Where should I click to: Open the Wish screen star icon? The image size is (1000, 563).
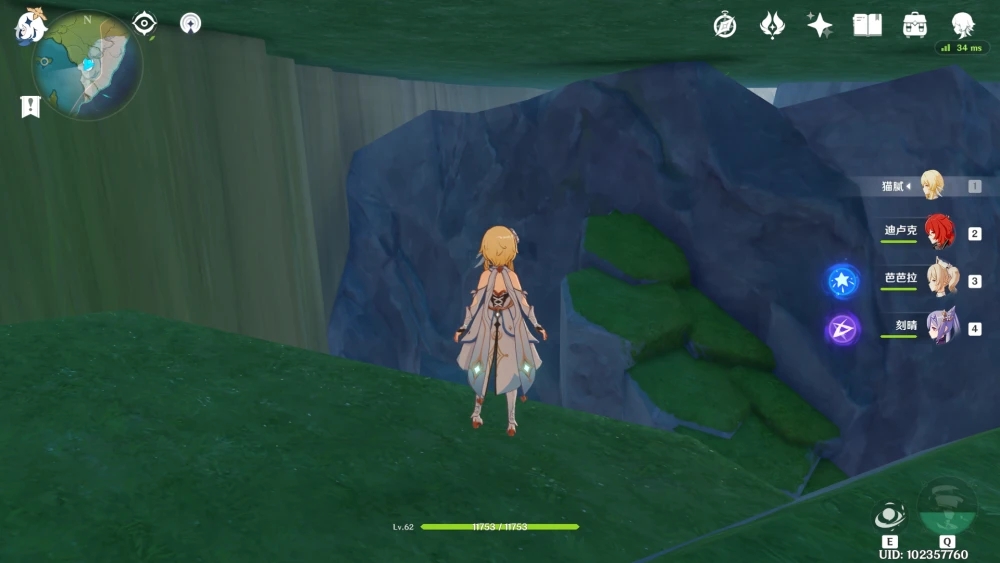820,25
